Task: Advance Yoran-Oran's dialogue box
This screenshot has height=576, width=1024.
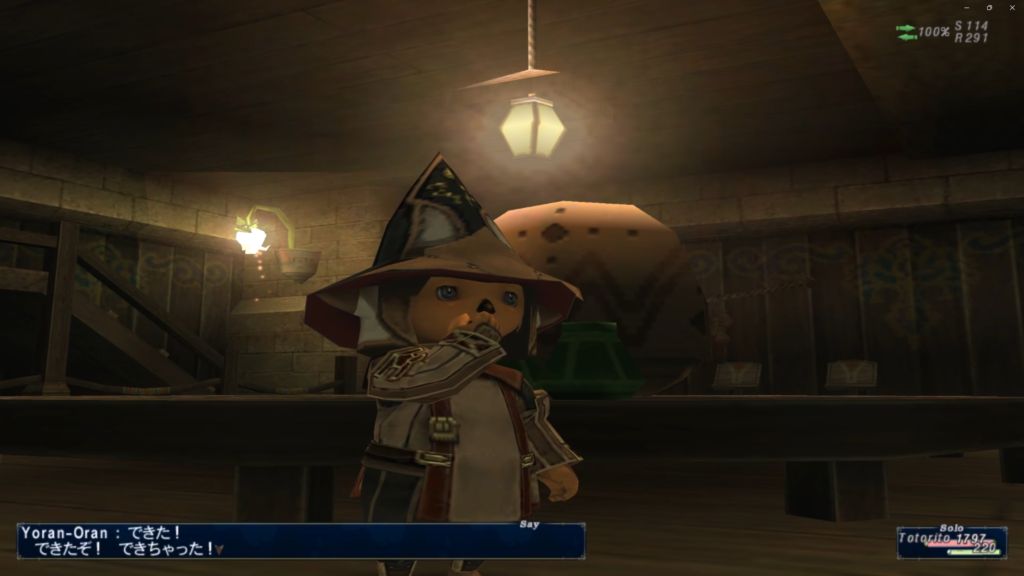Action: click(x=300, y=541)
